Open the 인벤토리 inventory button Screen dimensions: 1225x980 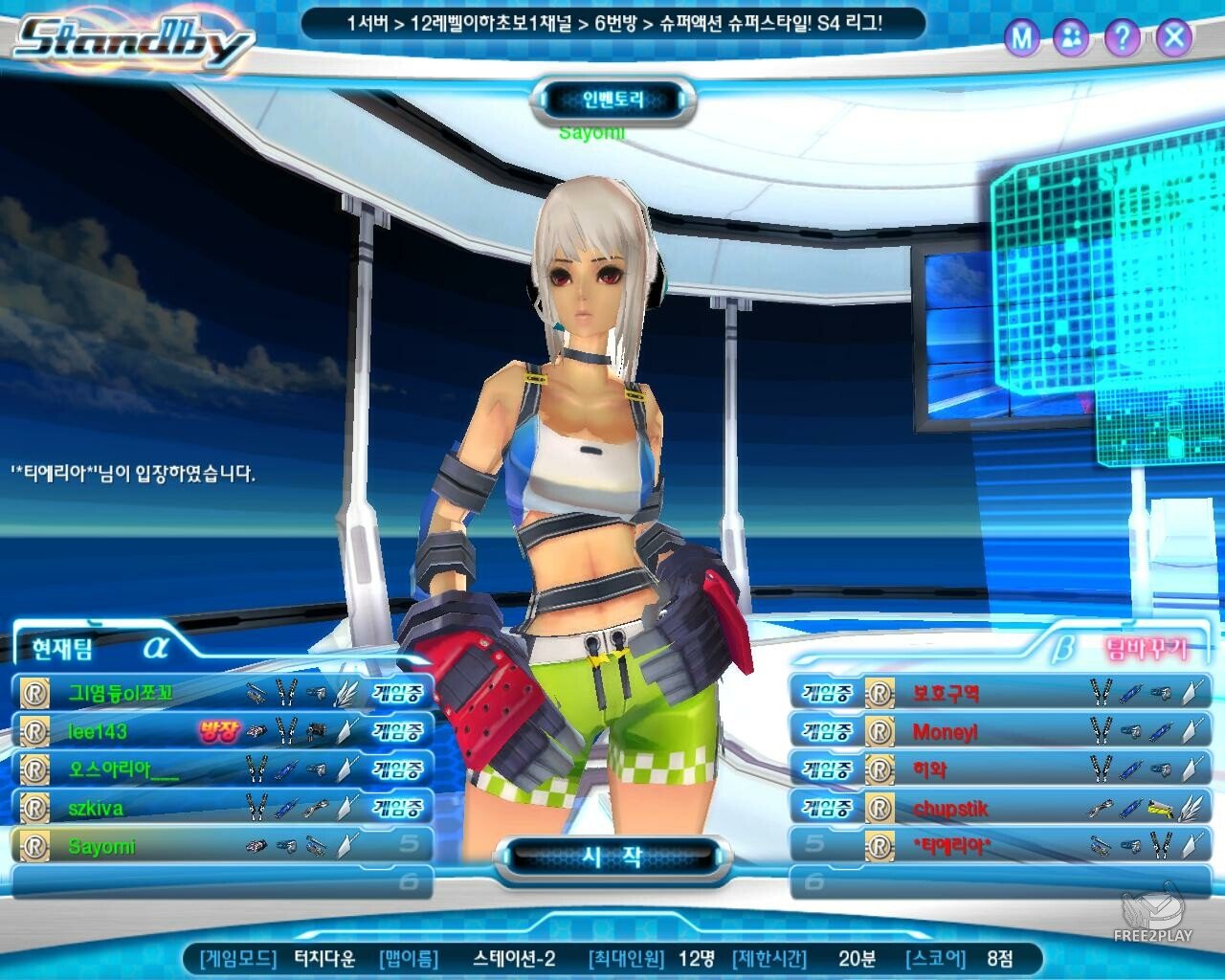pos(613,100)
